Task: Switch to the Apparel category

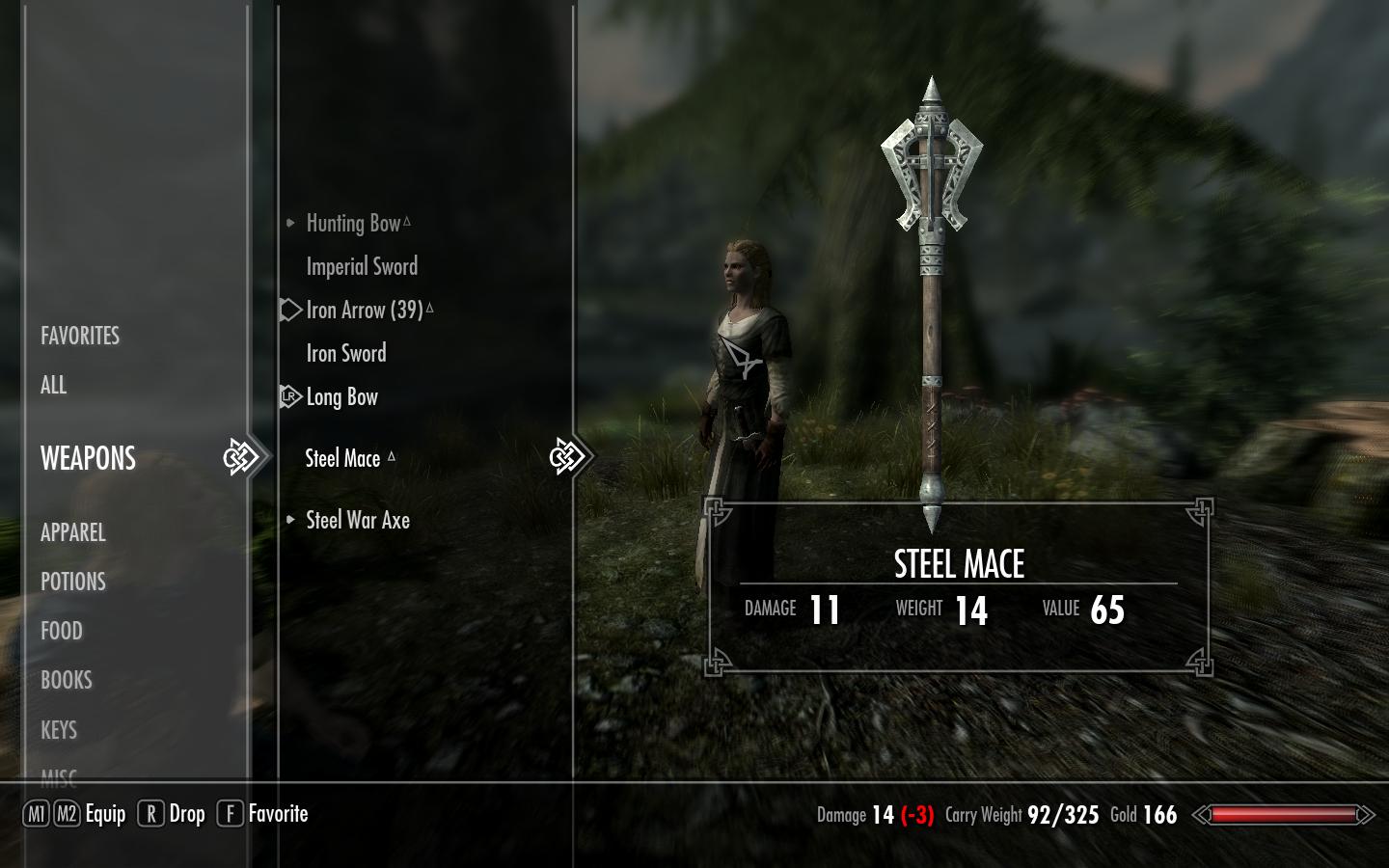Action: pyautogui.click(x=73, y=532)
